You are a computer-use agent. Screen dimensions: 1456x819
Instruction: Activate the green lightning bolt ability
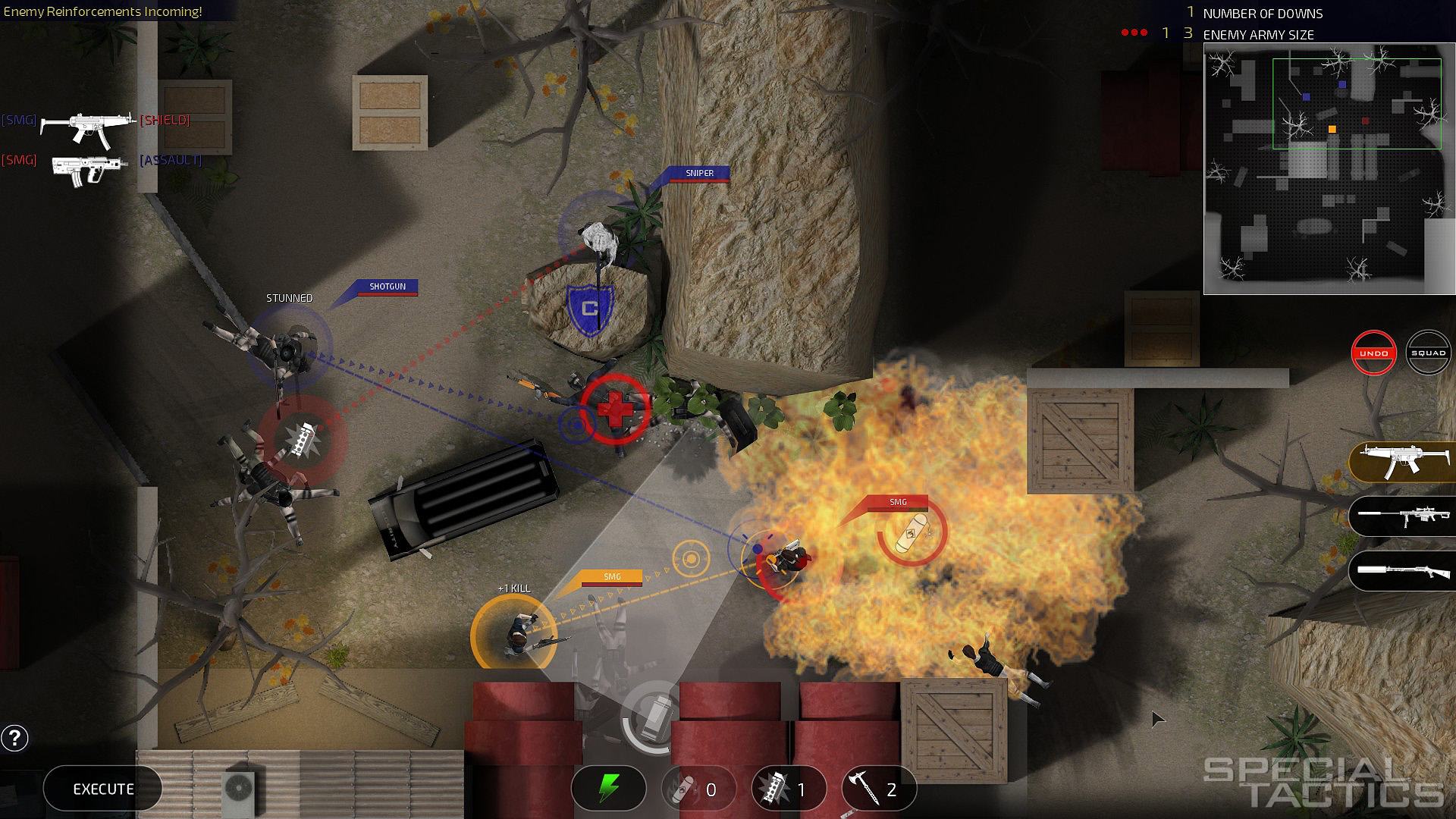608,789
